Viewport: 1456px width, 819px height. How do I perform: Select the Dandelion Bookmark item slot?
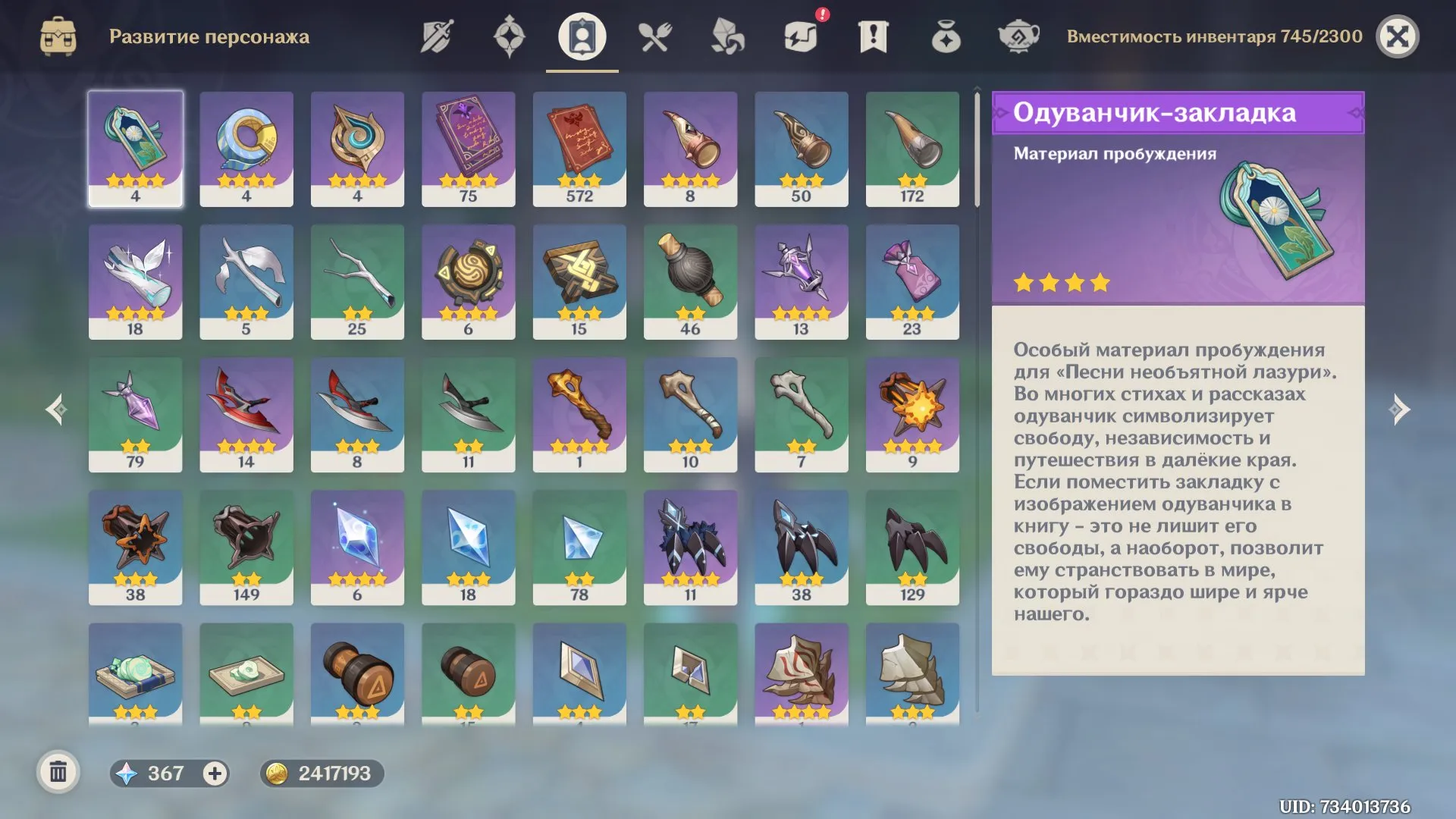coord(135,149)
